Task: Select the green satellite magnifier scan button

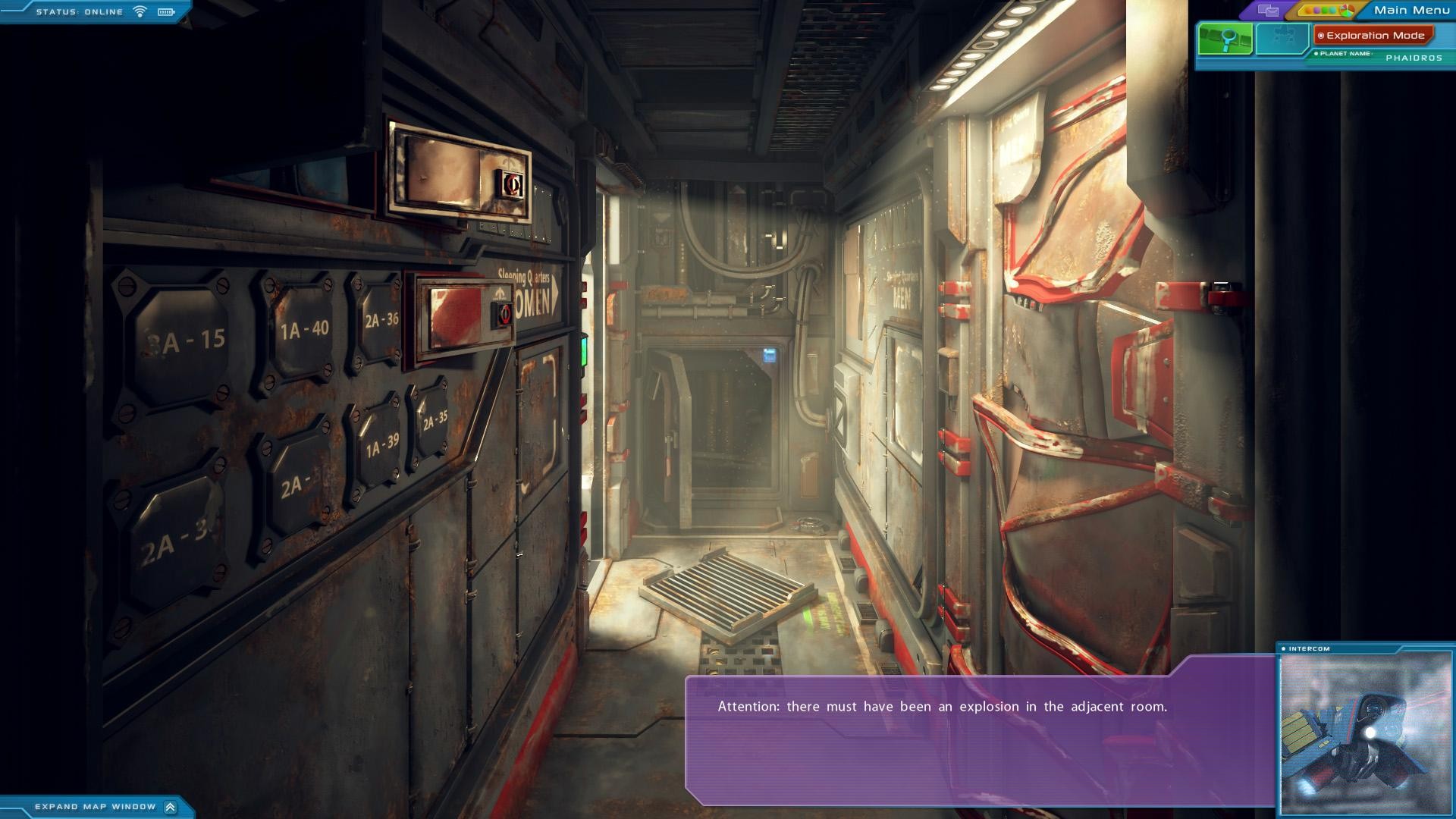Action: click(x=1225, y=39)
